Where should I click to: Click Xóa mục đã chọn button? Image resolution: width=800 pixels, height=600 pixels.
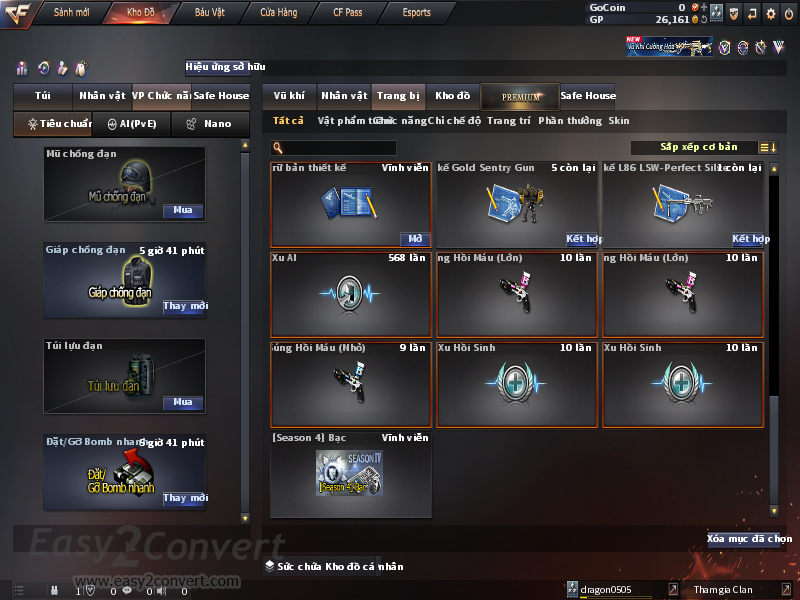742,539
